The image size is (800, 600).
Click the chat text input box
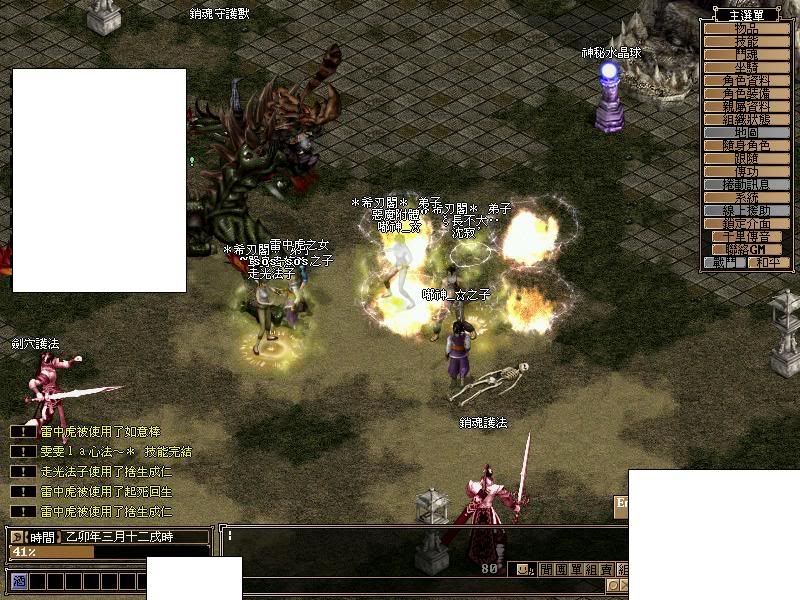[x=420, y=537]
